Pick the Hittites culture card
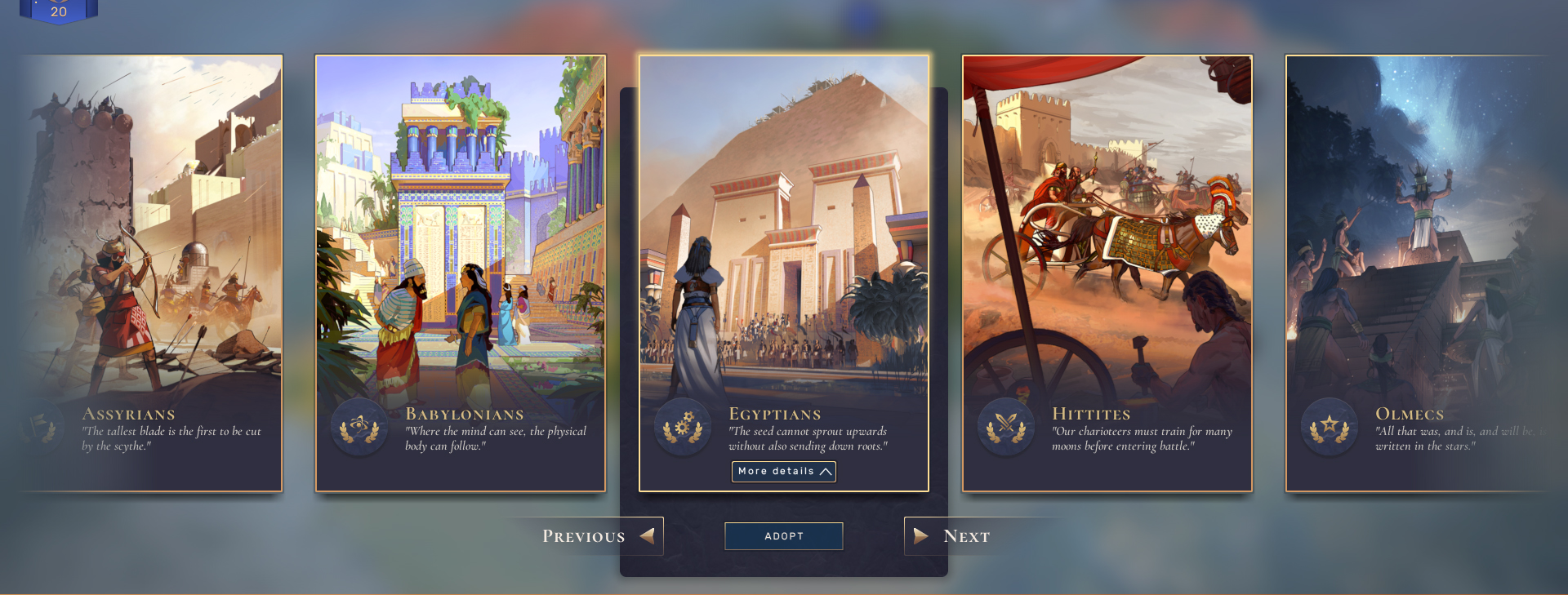The image size is (1568, 595). (1107, 245)
